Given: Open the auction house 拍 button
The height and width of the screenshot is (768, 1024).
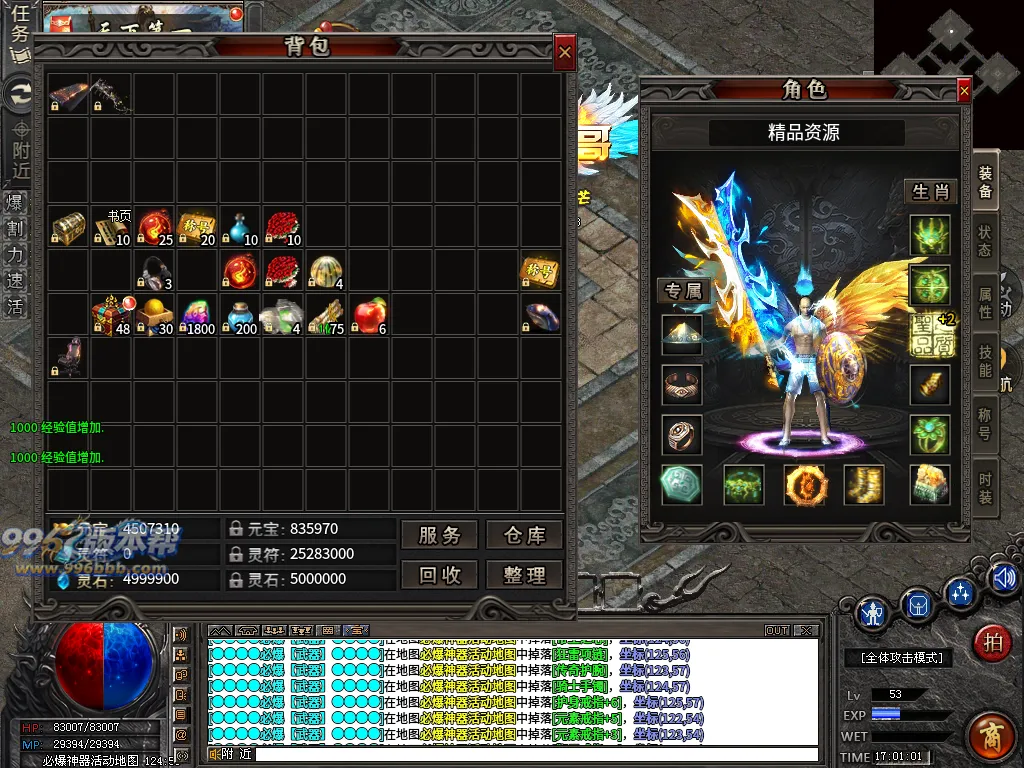Looking at the screenshot, I should click(x=992, y=641).
